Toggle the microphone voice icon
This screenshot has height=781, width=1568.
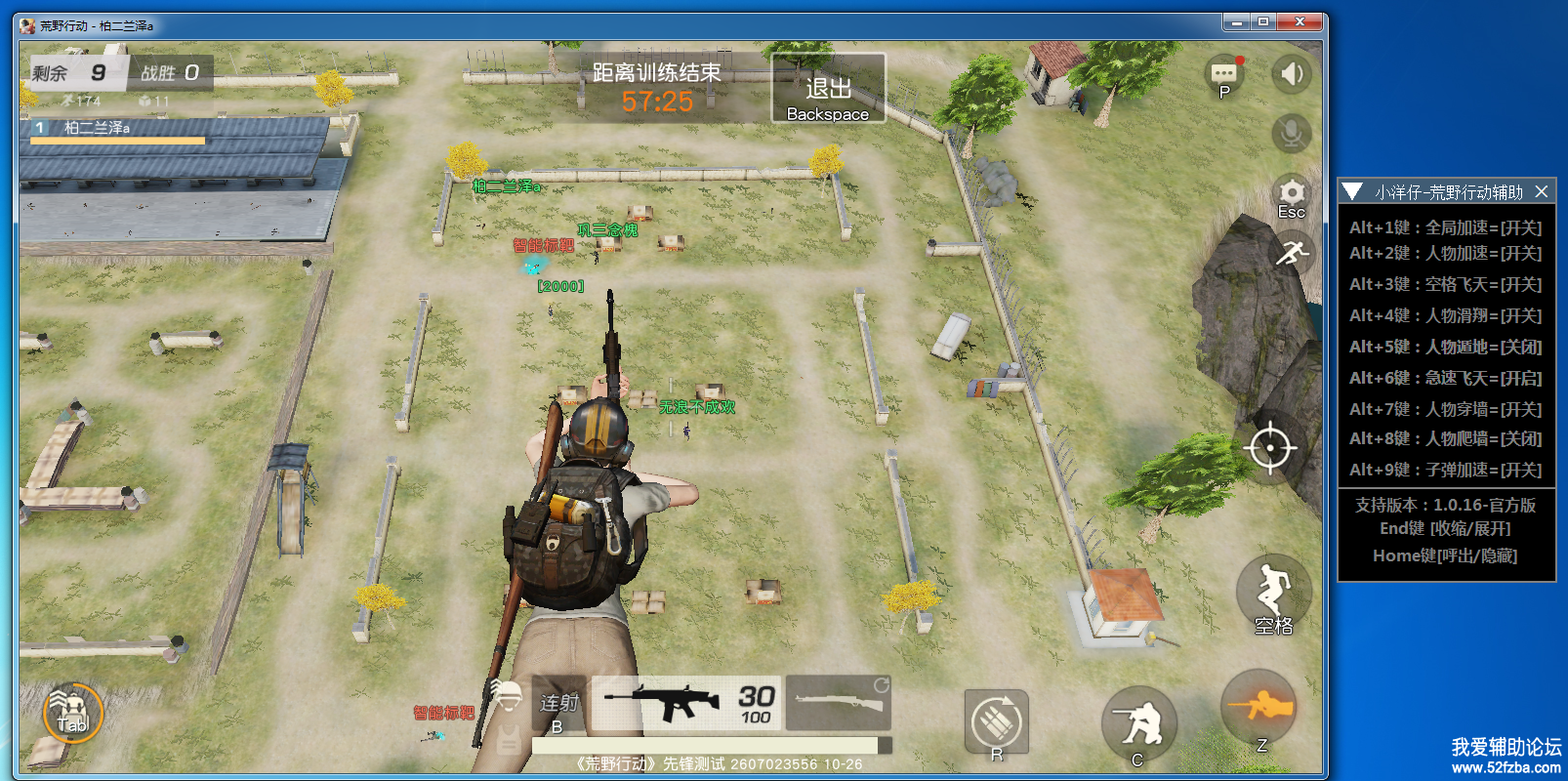point(1291,133)
